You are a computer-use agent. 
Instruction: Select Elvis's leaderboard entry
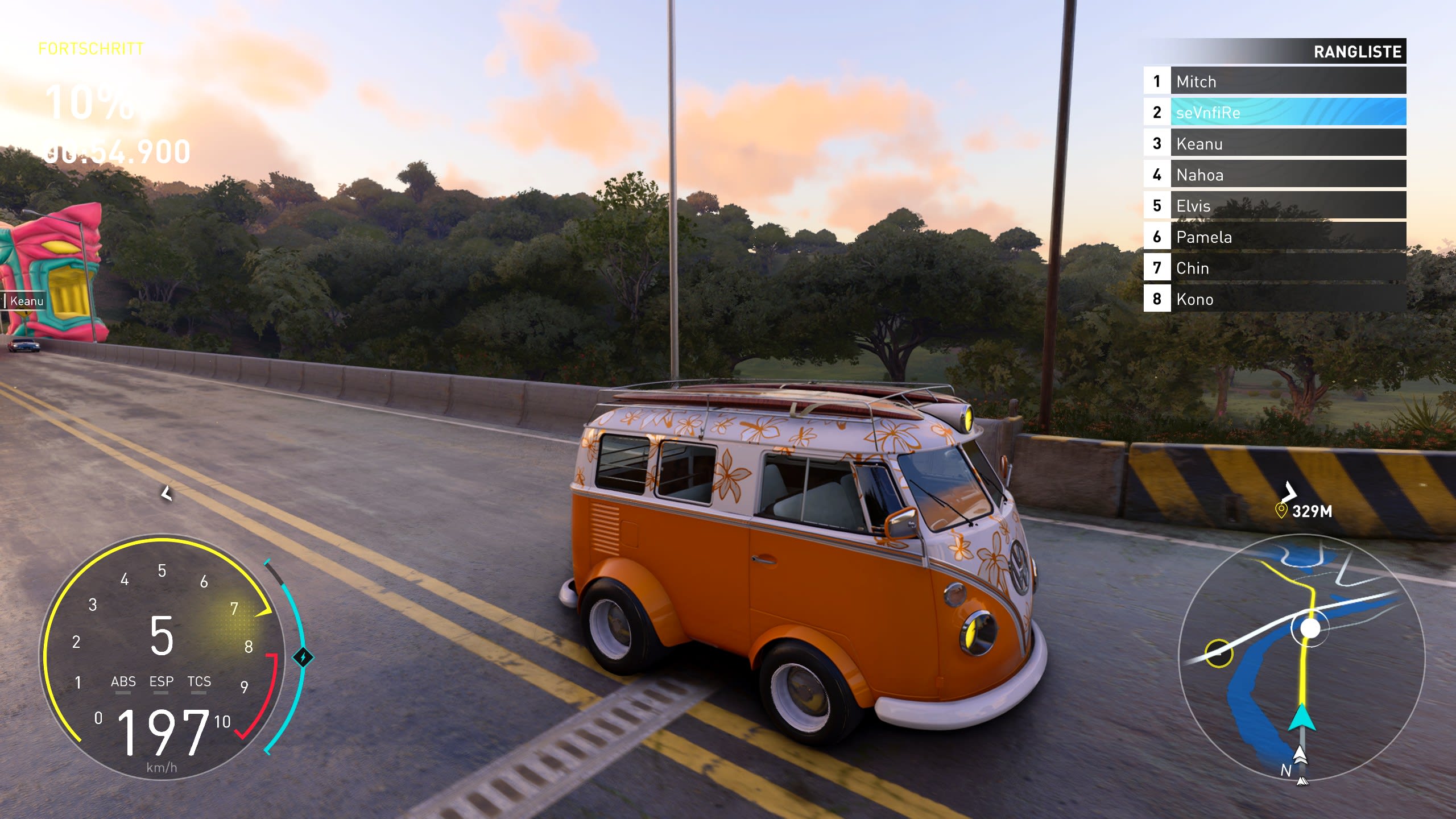[1274, 205]
